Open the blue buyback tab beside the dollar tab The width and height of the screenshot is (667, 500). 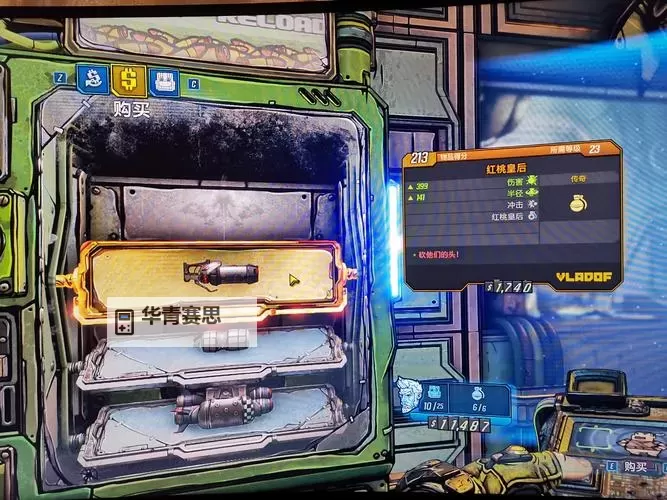(x=163, y=81)
